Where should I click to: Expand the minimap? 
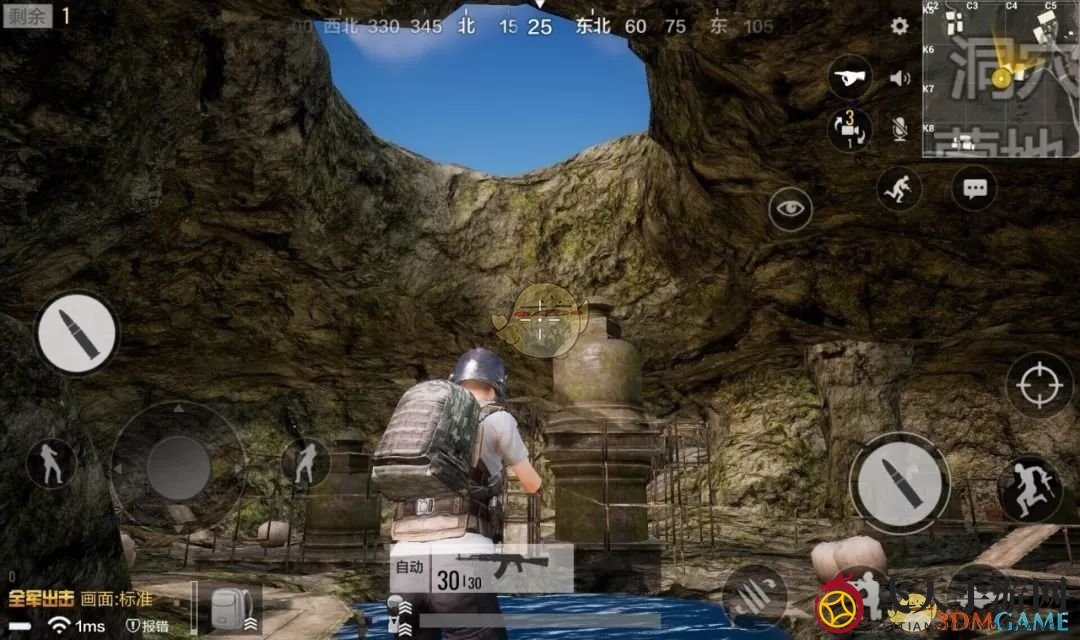1000,78
